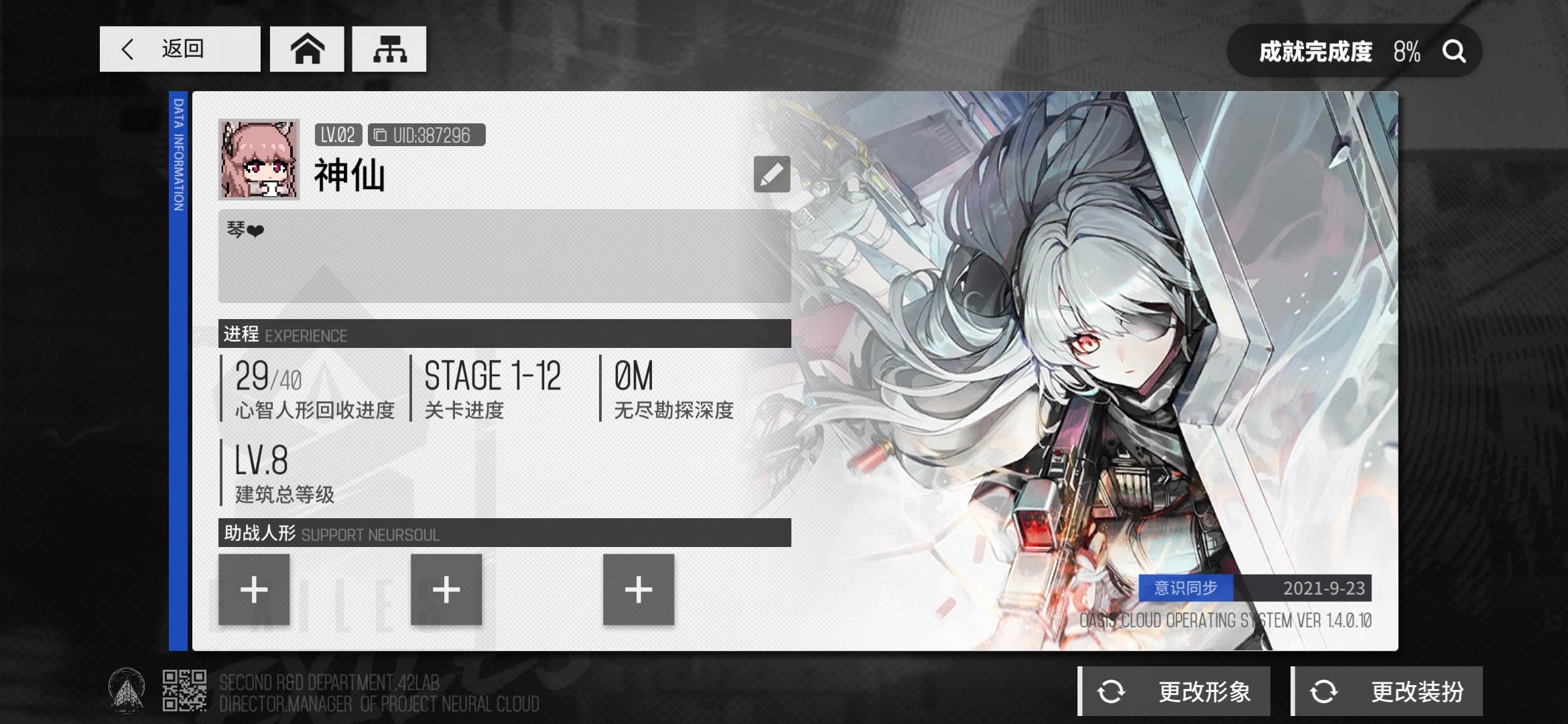
Task: Enable the third support neursoul slot
Action: [x=638, y=591]
